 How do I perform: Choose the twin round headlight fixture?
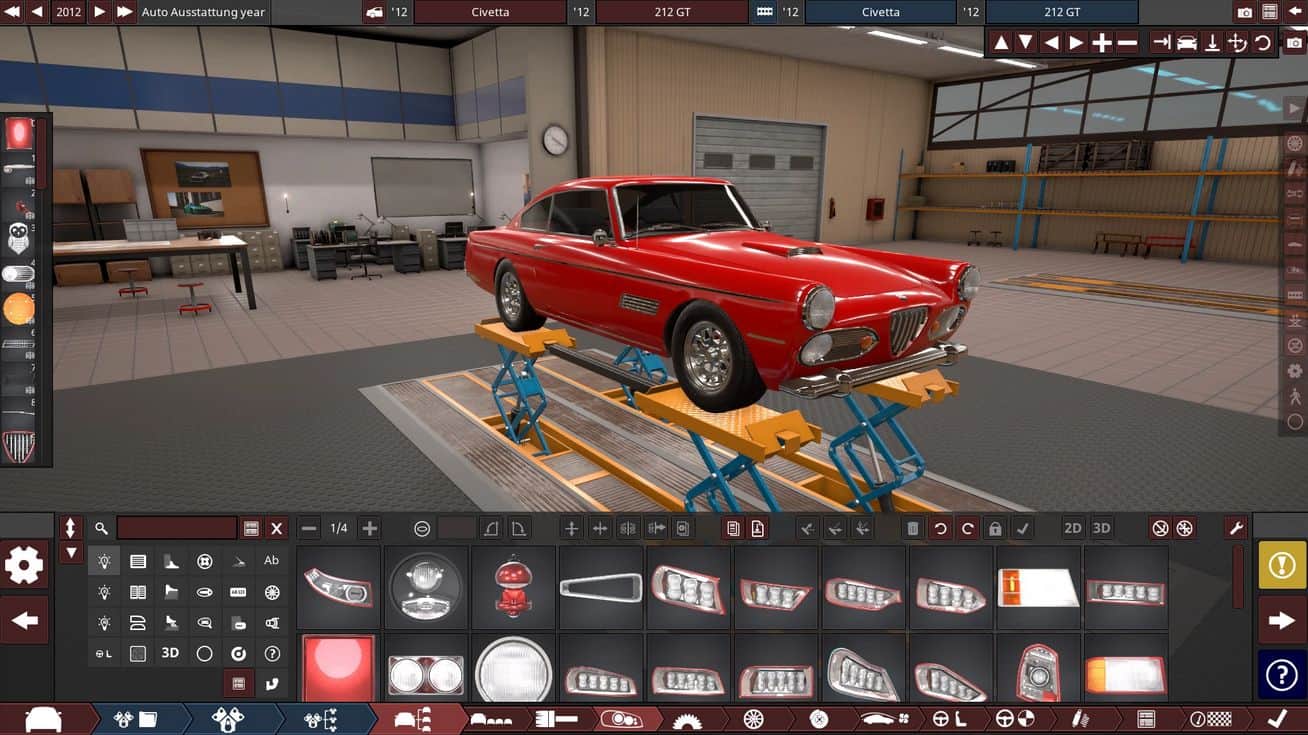[x=426, y=674]
